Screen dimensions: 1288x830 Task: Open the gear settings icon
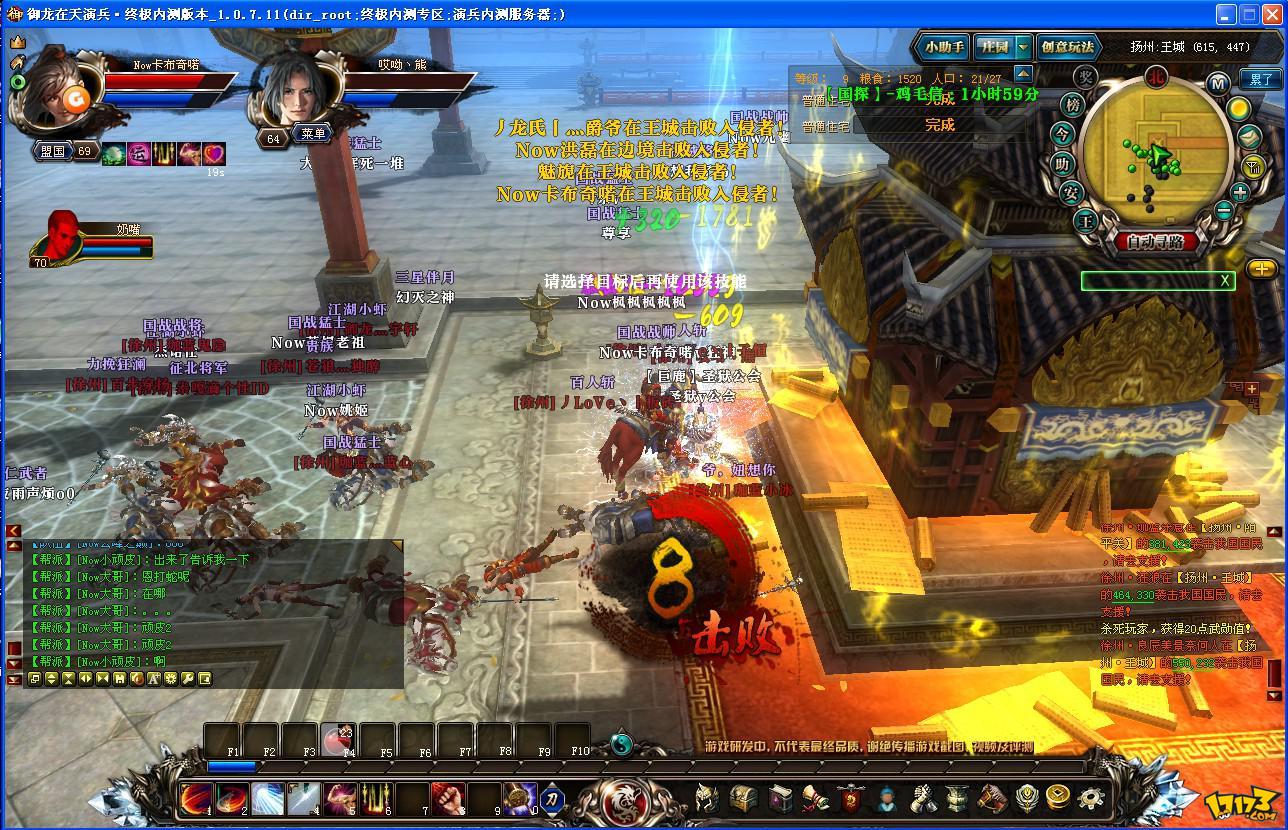coord(1091,798)
